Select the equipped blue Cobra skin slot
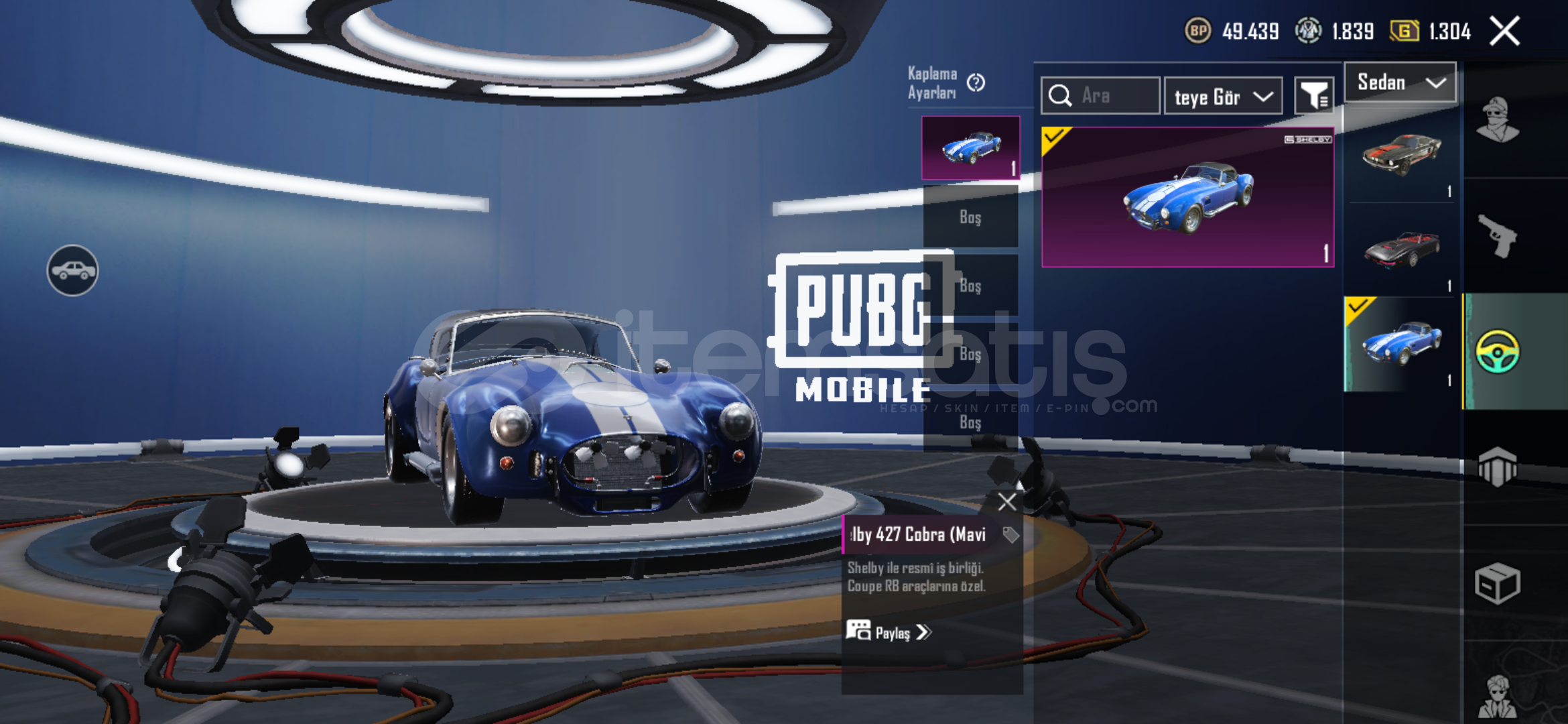Viewport: 1568px width, 724px height. tap(970, 147)
